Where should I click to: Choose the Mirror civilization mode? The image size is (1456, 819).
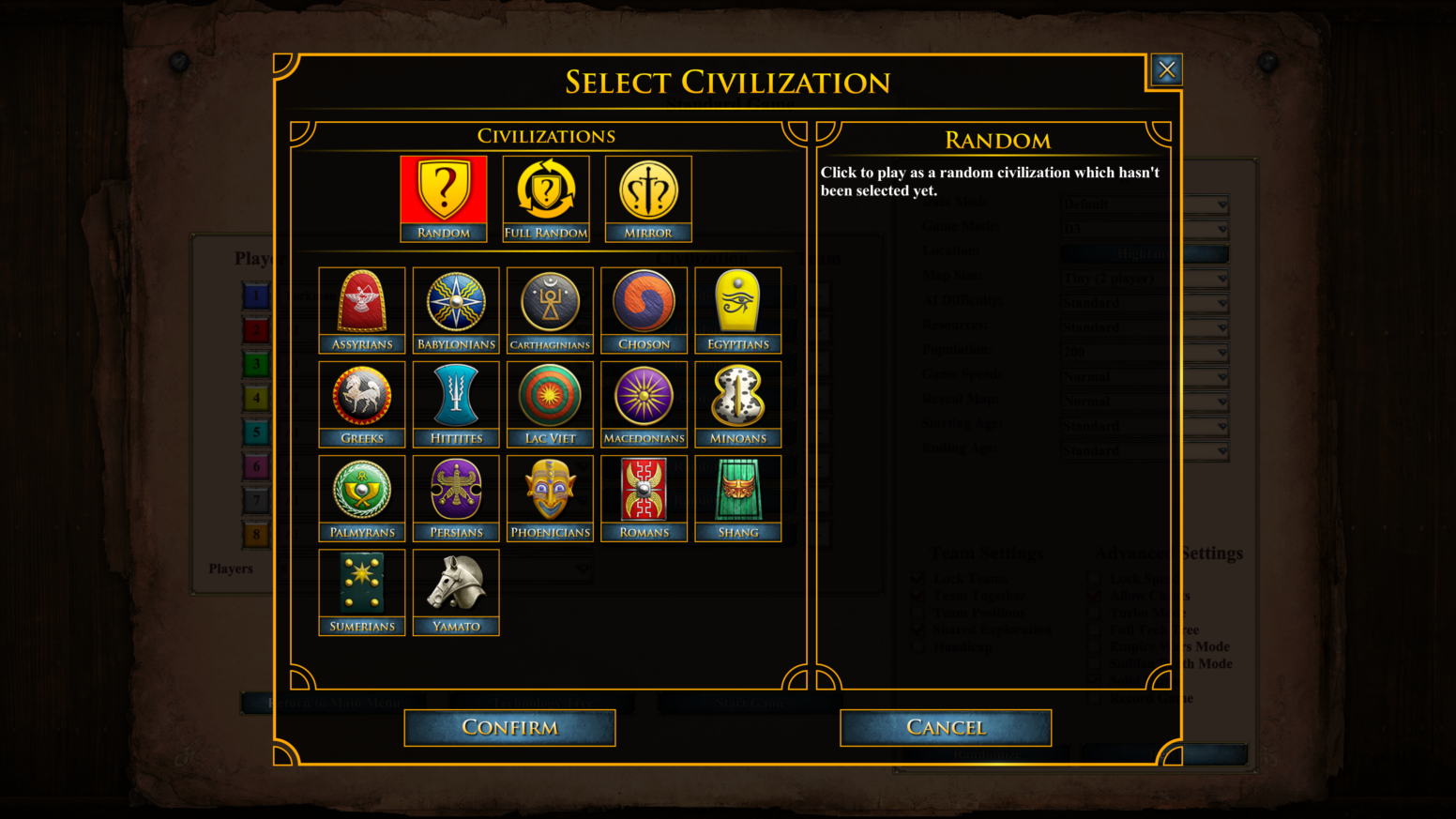pos(647,190)
